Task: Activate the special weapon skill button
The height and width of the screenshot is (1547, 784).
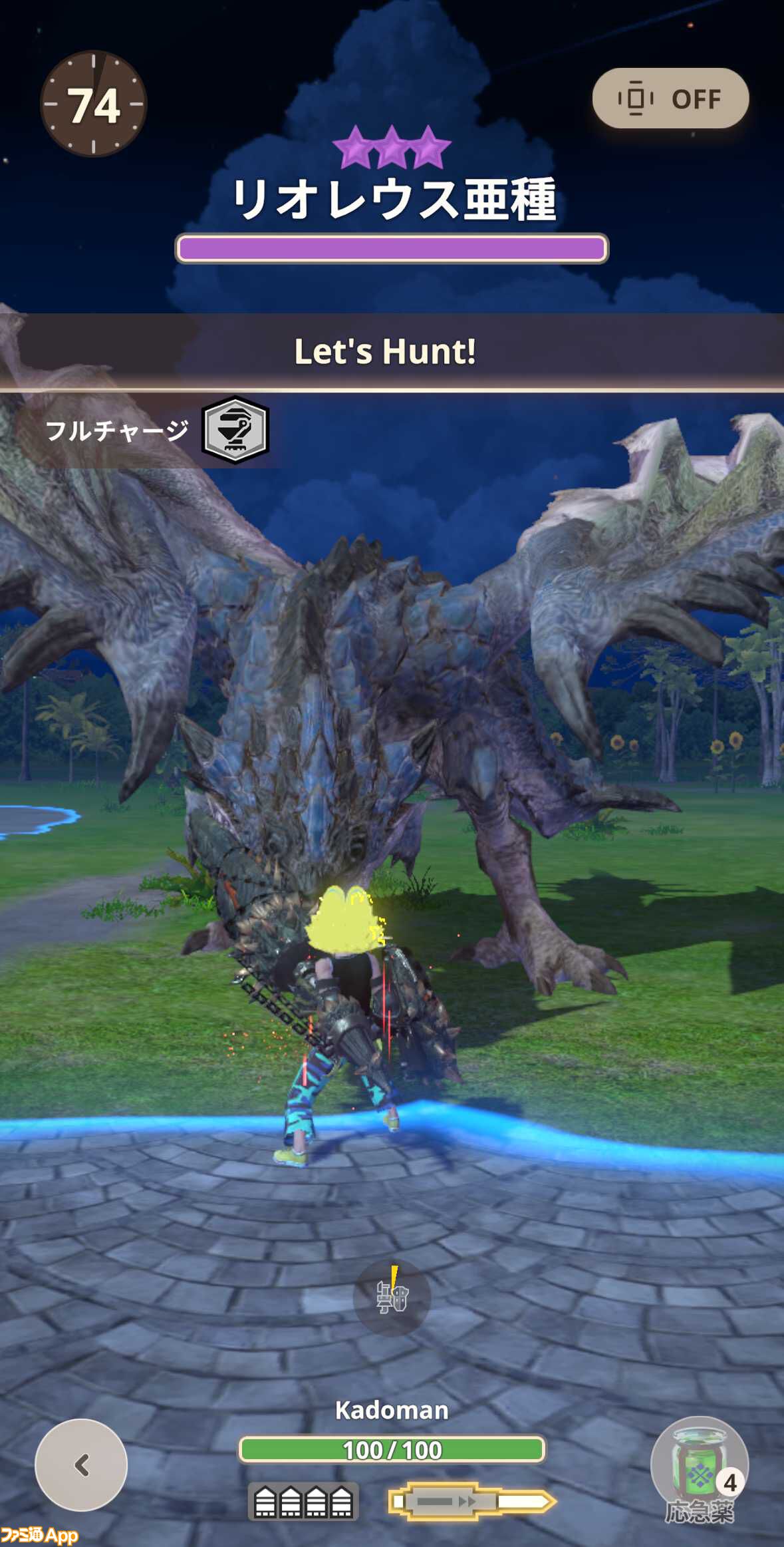Action: click(392, 1297)
